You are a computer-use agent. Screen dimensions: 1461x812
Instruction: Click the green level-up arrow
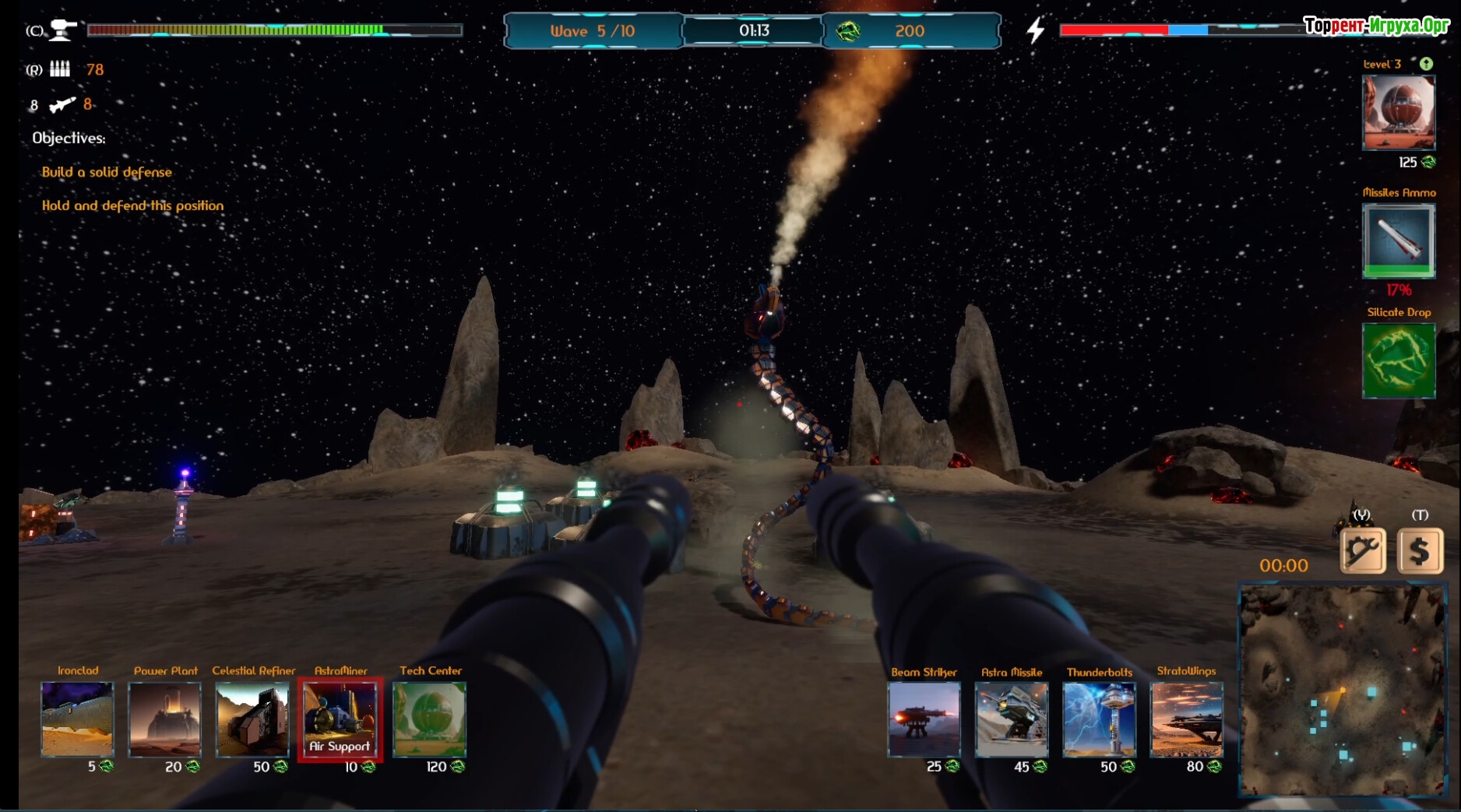click(1426, 64)
